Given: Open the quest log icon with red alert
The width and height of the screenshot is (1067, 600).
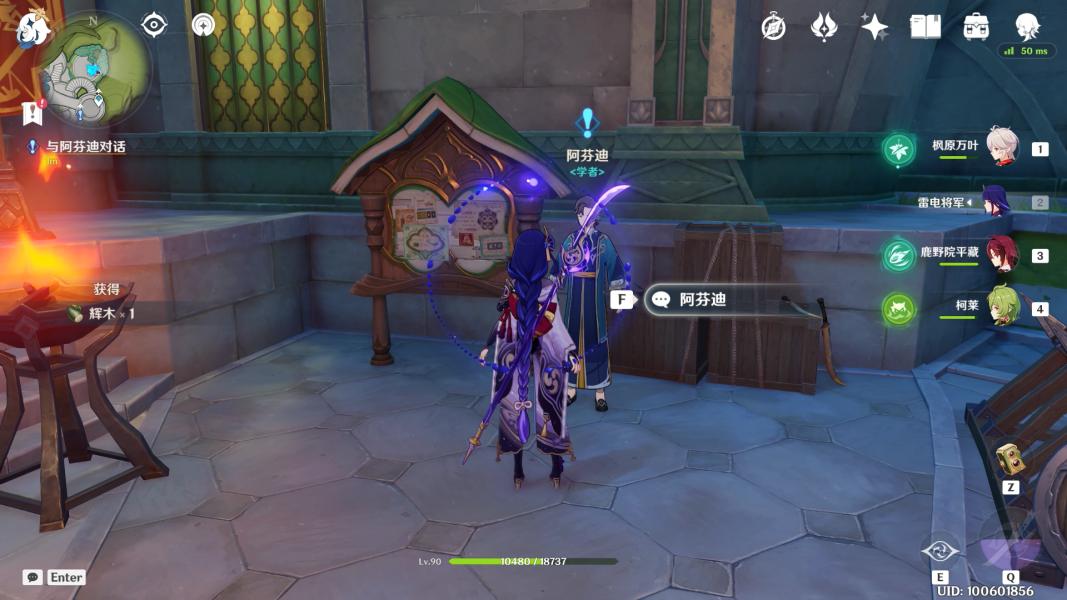Looking at the screenshot, I should tap(33, 111).
